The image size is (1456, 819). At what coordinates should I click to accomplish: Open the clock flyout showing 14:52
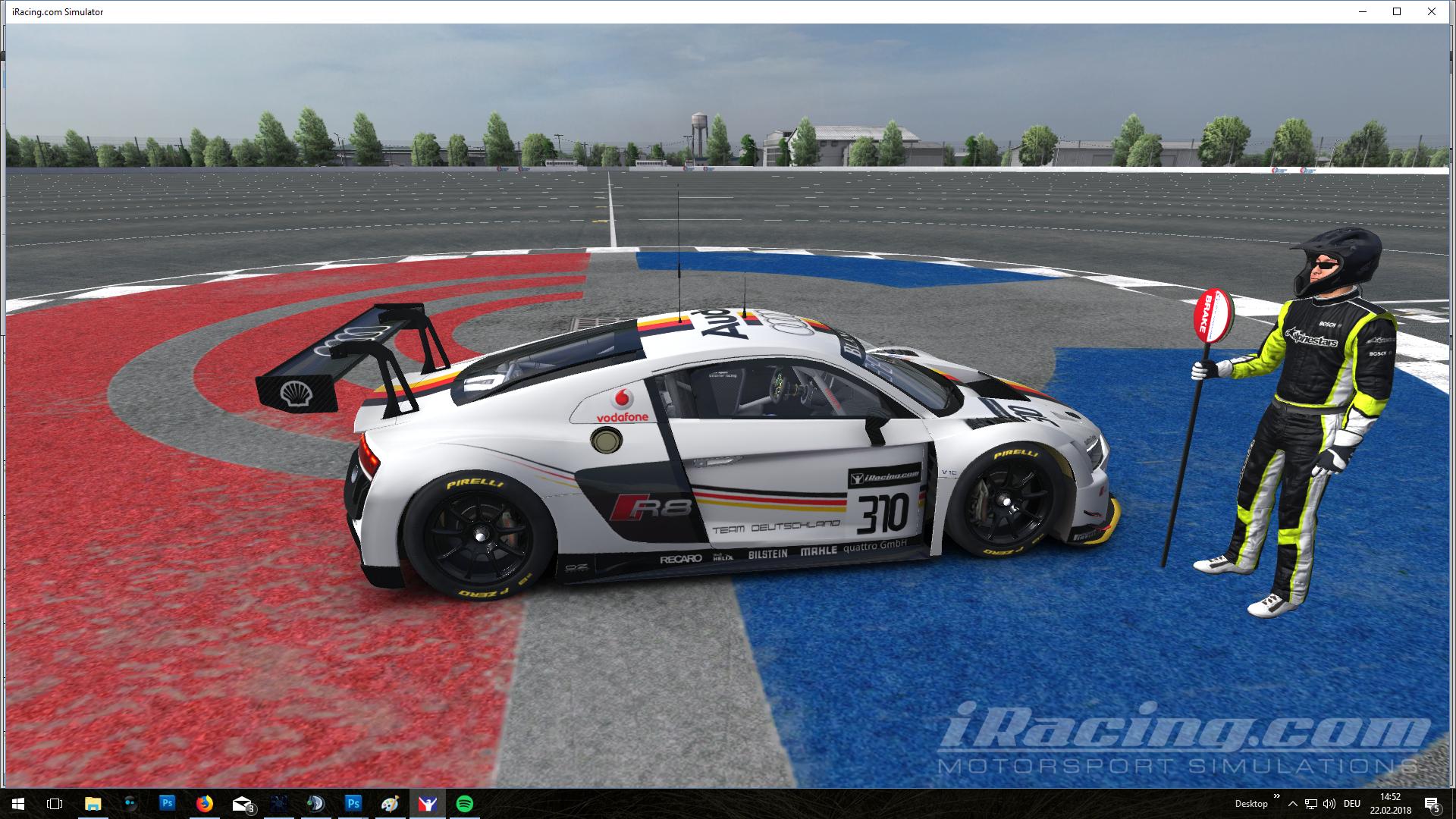click(x=1392, y=803)
